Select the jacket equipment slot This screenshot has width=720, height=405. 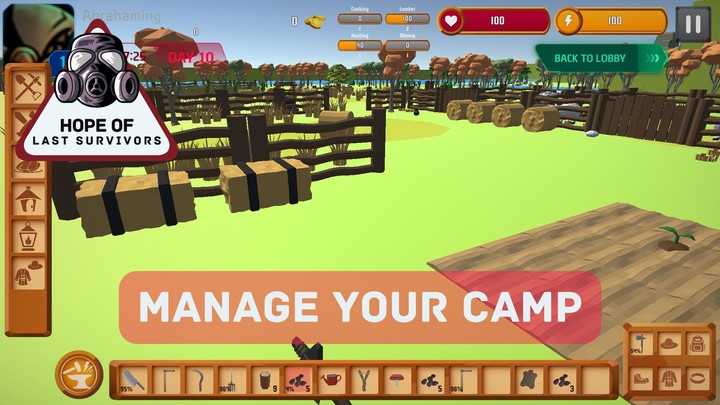tap(668, 377)
